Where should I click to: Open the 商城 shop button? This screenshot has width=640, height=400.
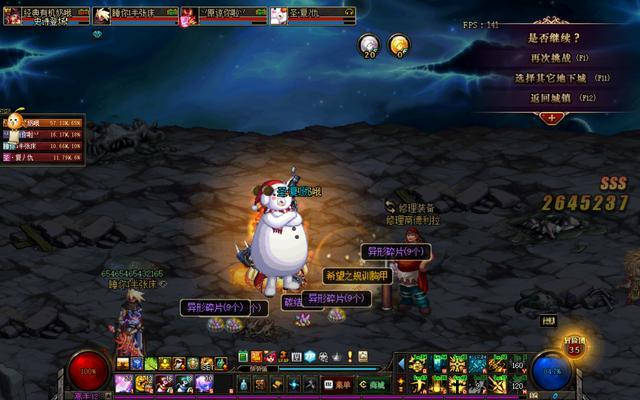(372, 383)
